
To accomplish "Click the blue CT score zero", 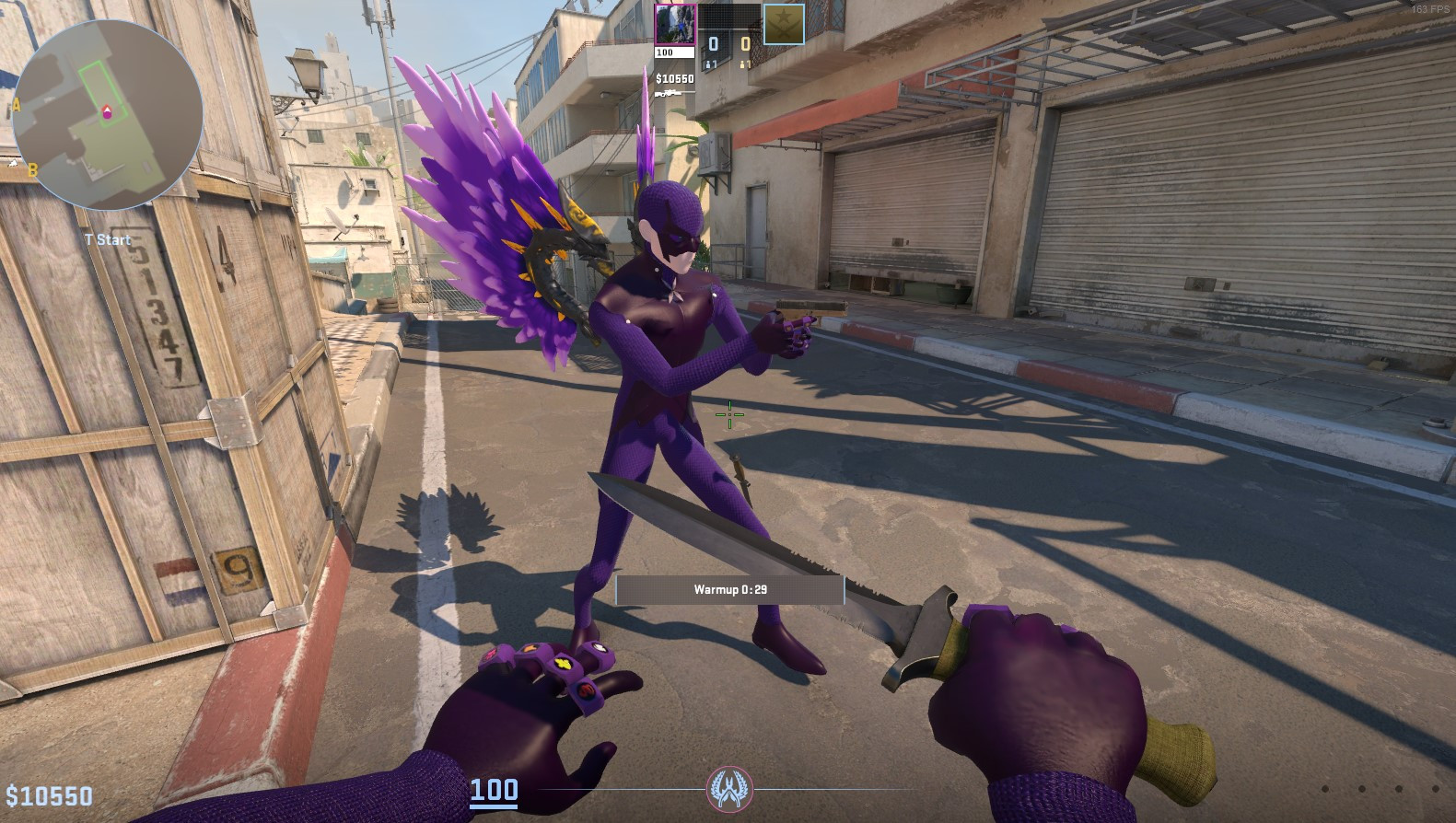I will coord(713,44).
